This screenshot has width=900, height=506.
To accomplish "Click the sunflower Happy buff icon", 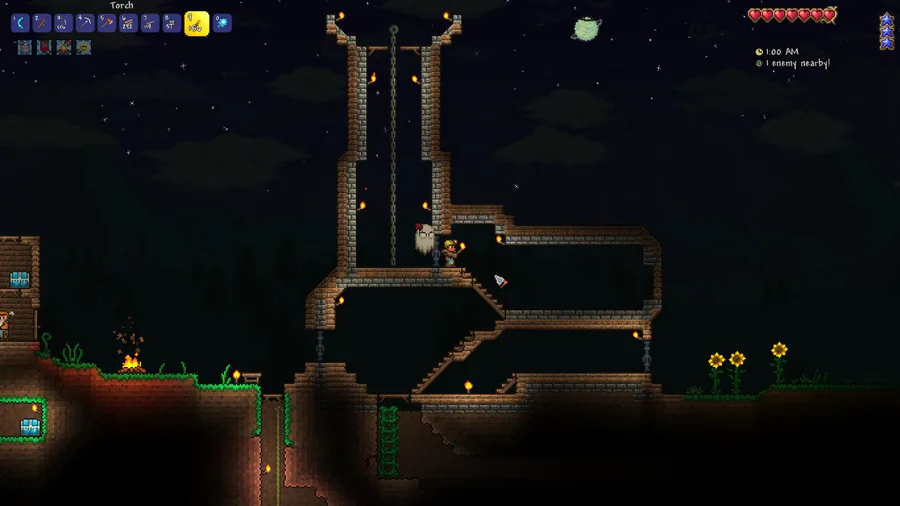I will click(x=84, y=47).
